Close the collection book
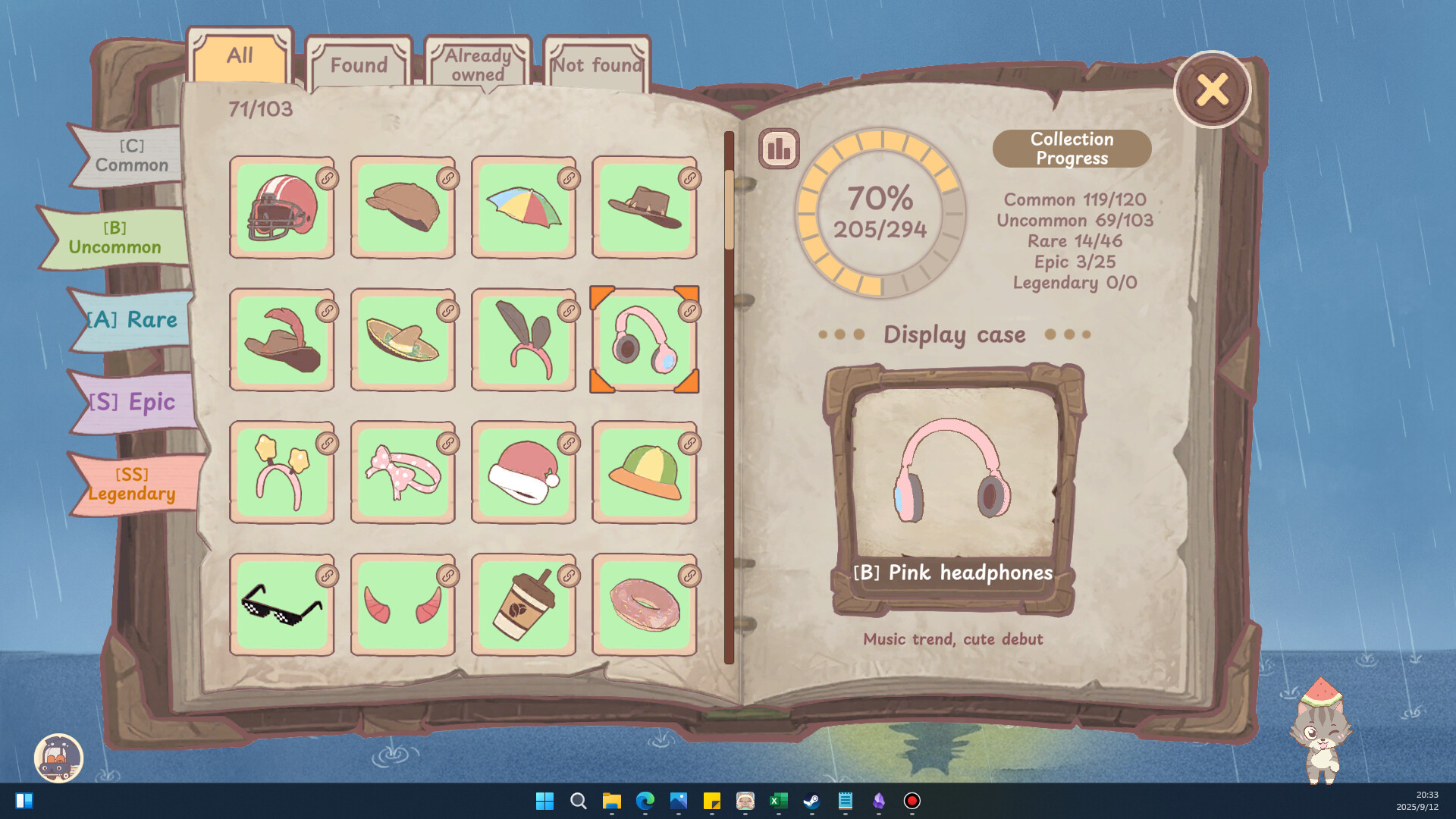 coord(1212,90)
